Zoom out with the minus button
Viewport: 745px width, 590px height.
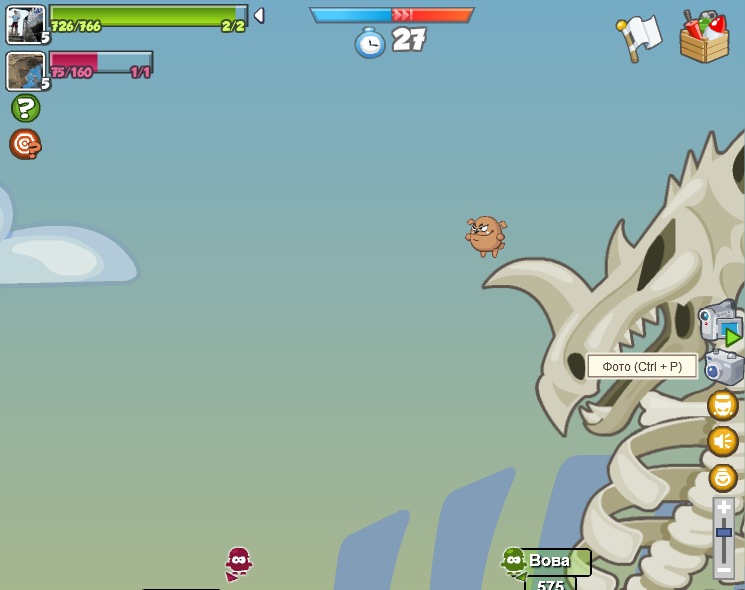click(723, 570)
